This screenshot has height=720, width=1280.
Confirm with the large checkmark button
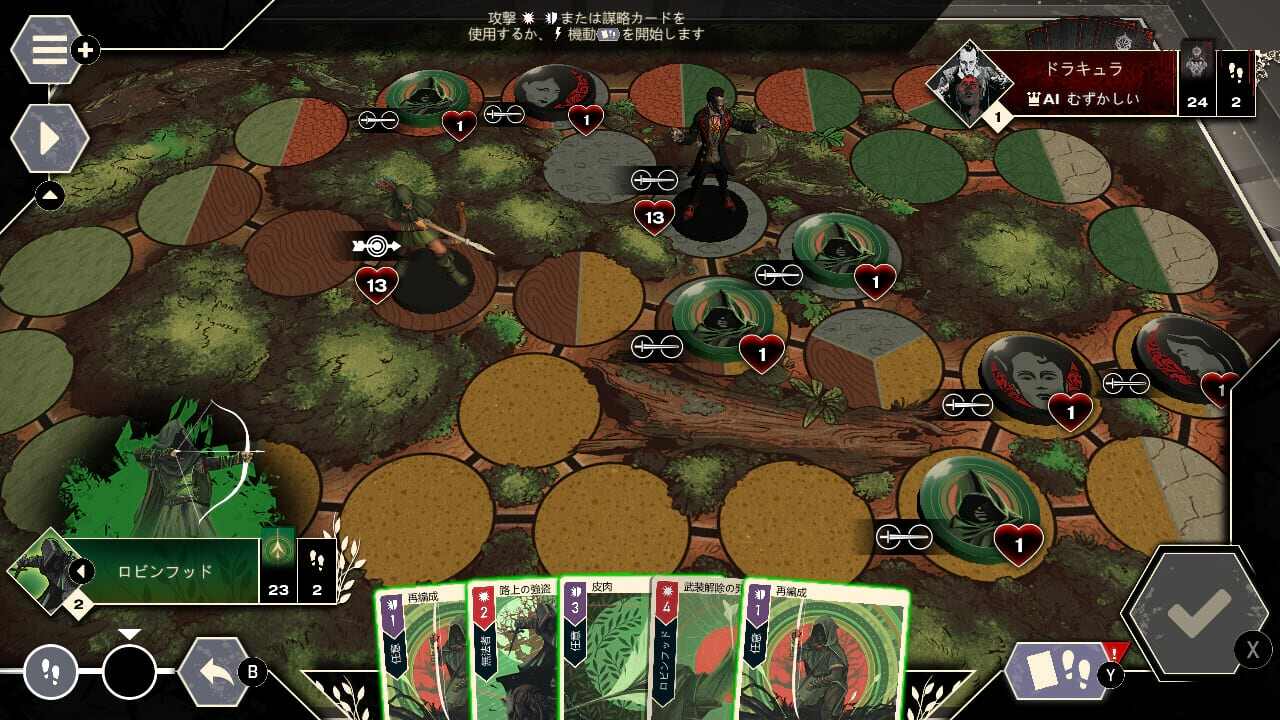1197,615
